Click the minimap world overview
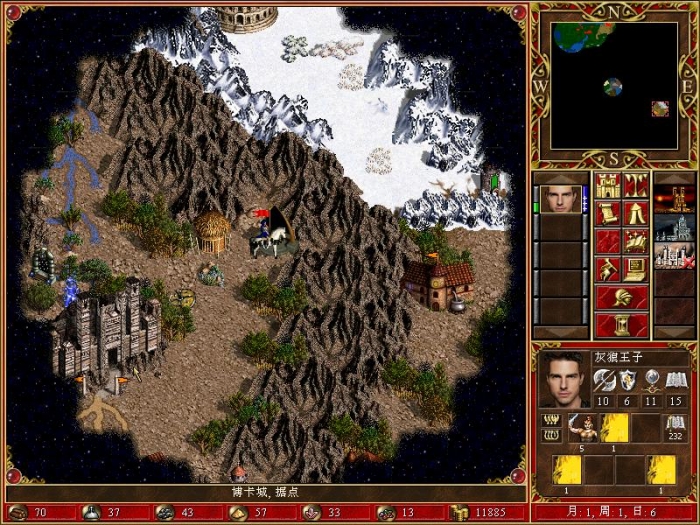The height and width of the screenshot is (525, 700). [613, 84]
